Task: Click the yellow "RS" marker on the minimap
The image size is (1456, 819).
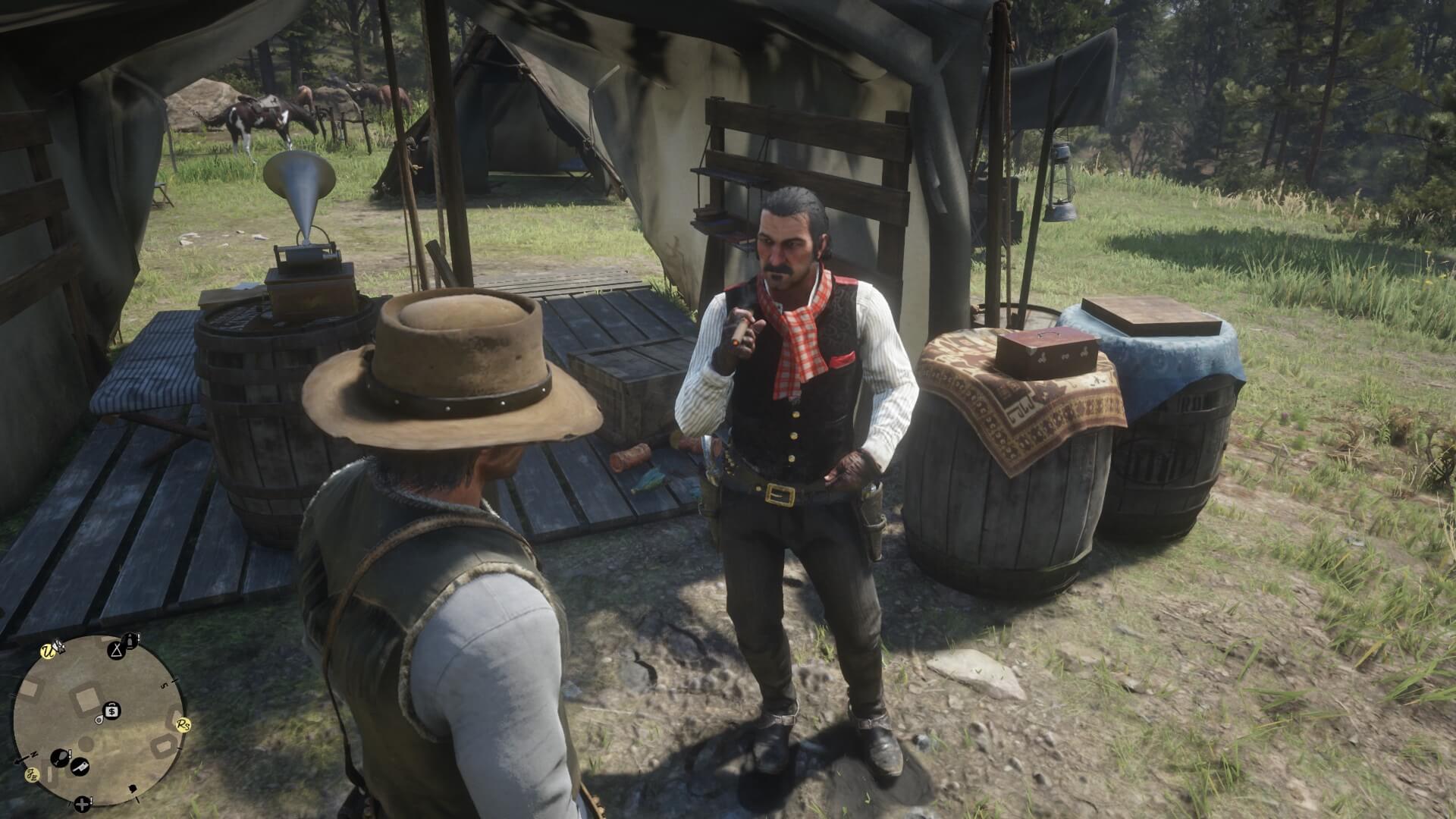Action: (182, 726)
